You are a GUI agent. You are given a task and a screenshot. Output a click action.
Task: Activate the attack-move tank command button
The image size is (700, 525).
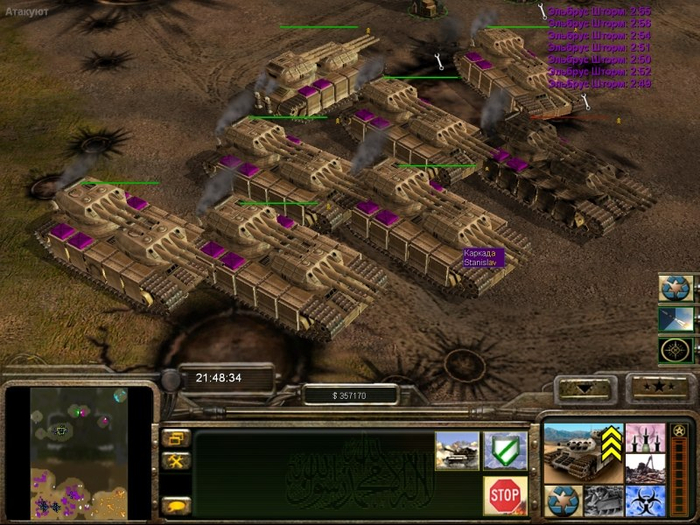[x=456, y=451]
